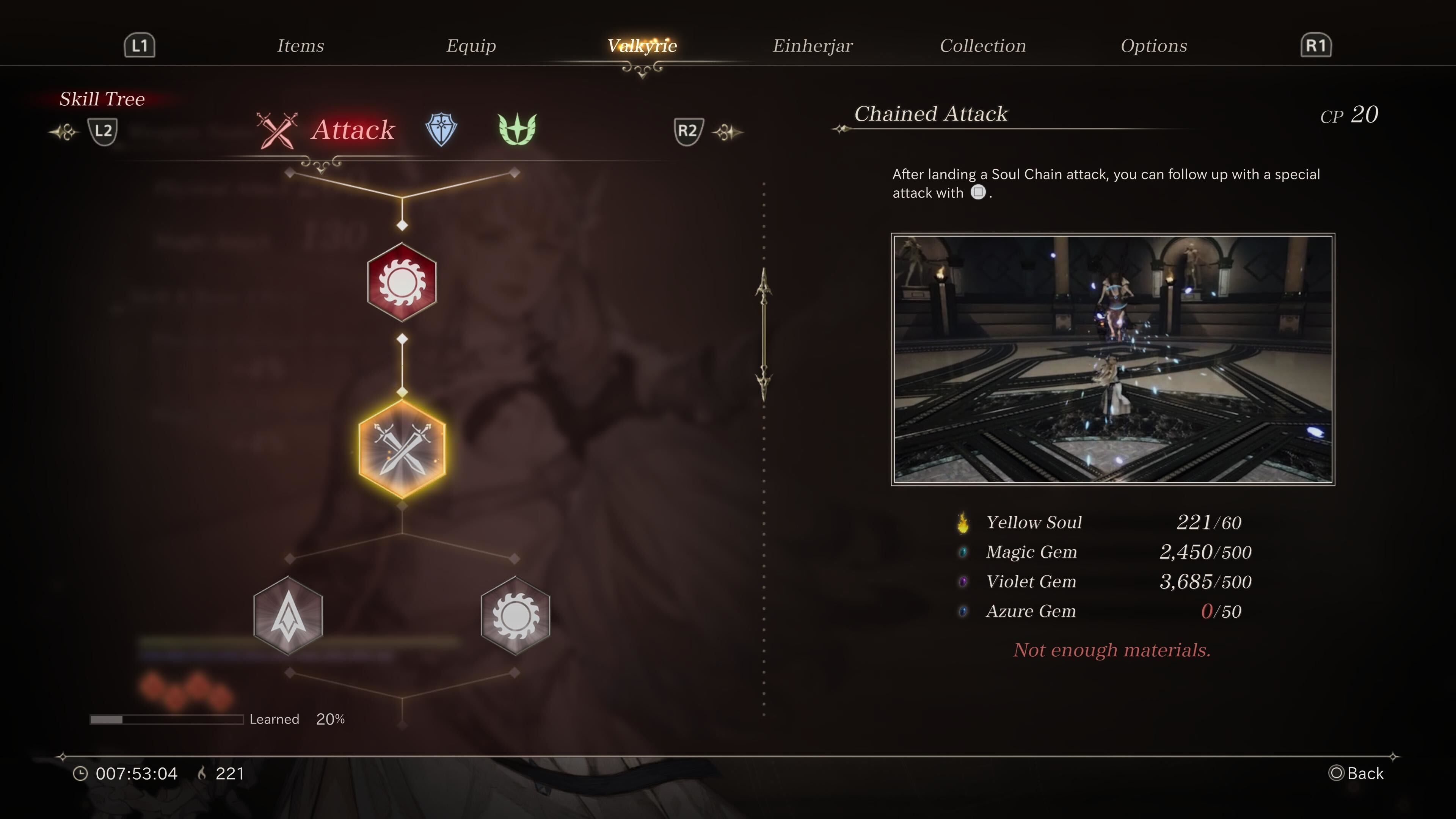Click the R1 shoulder button indicator

point(1317,45)
